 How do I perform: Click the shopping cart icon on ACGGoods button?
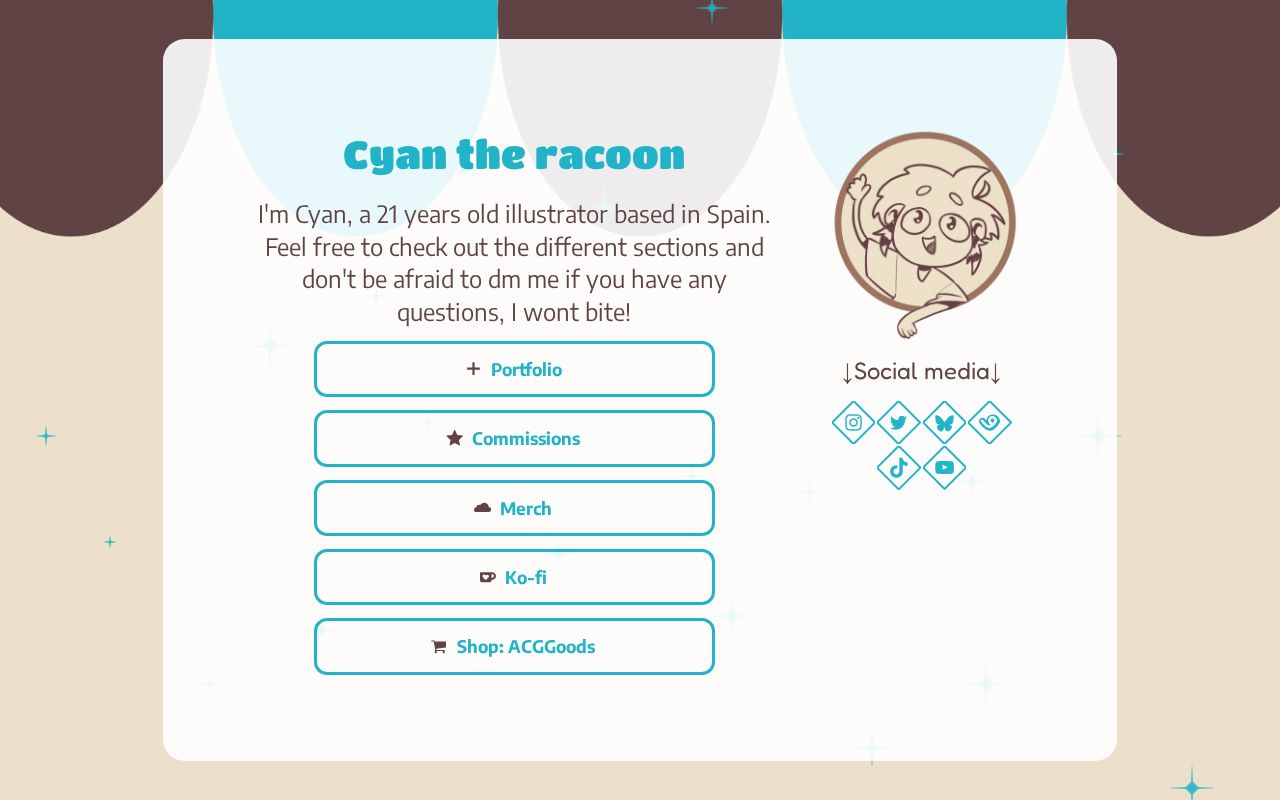pyautogui.click(x=439, y=646)
